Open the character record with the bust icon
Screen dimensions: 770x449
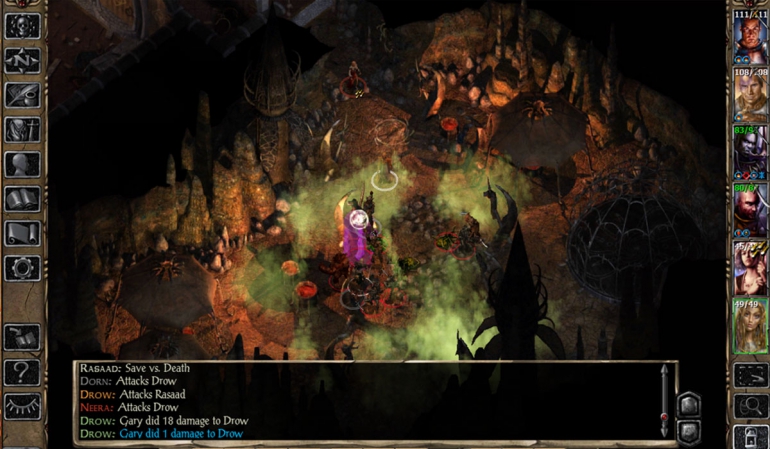(22, 165)
